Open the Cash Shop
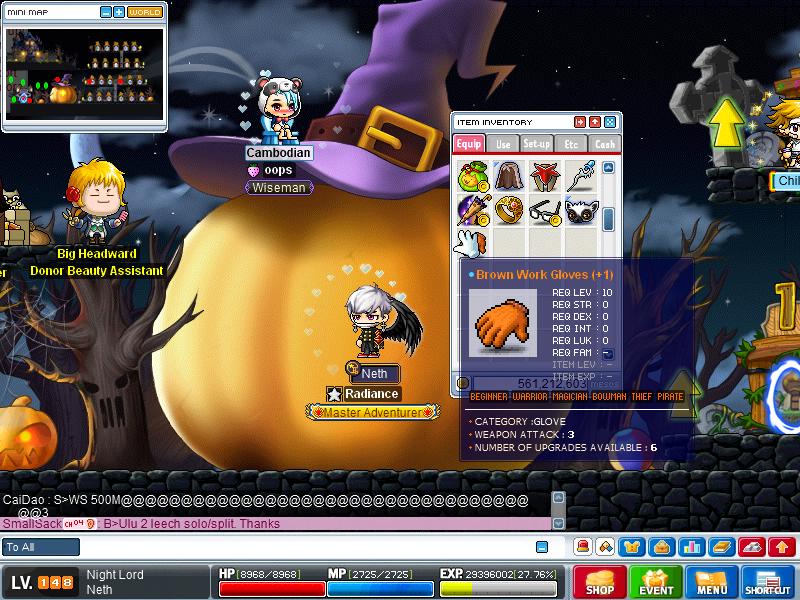The height and width of the screenshot is (600, 800). [x=600, y=582]
